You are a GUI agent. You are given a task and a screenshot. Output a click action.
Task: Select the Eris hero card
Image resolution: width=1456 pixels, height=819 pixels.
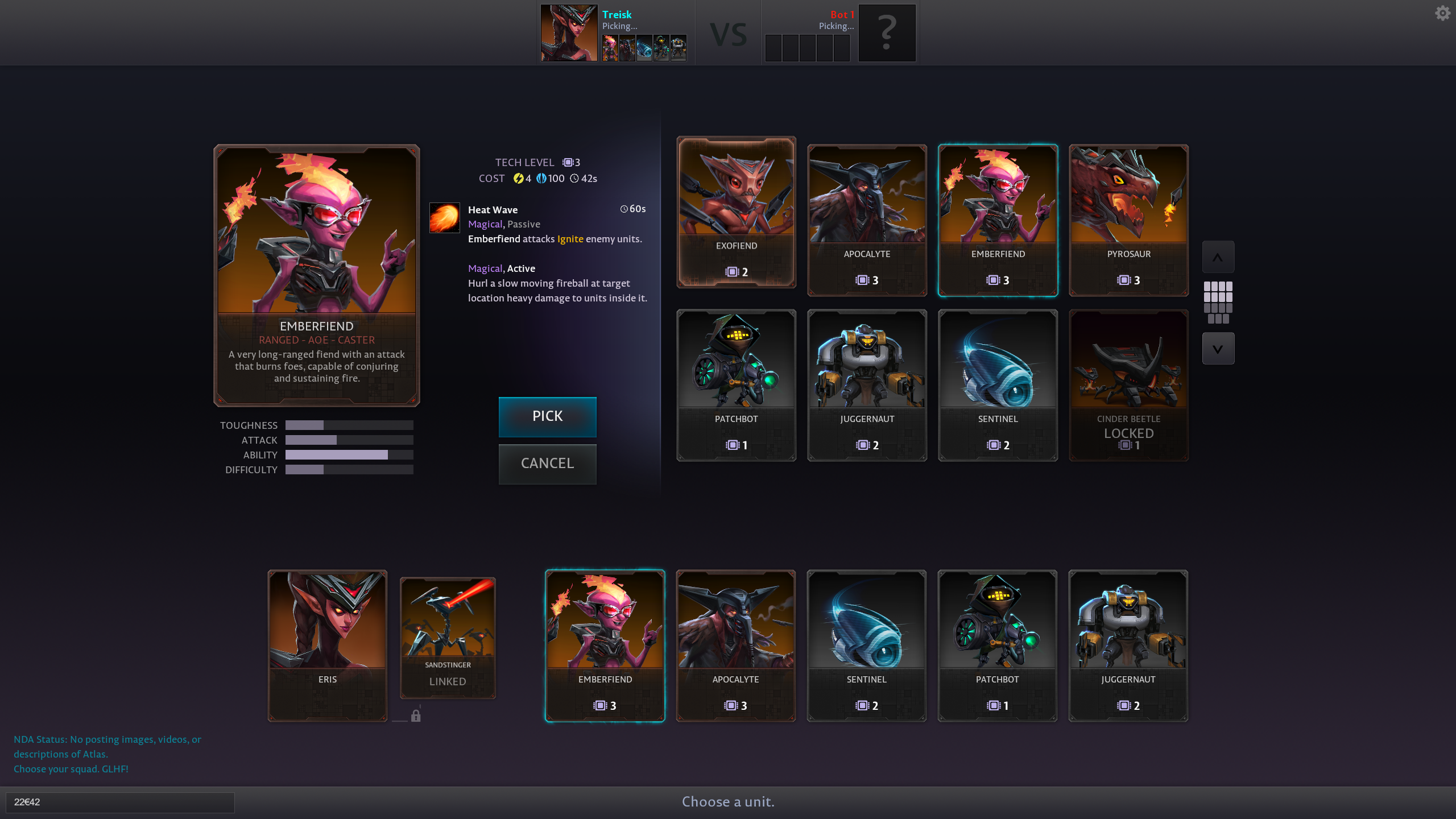[328, 646]
